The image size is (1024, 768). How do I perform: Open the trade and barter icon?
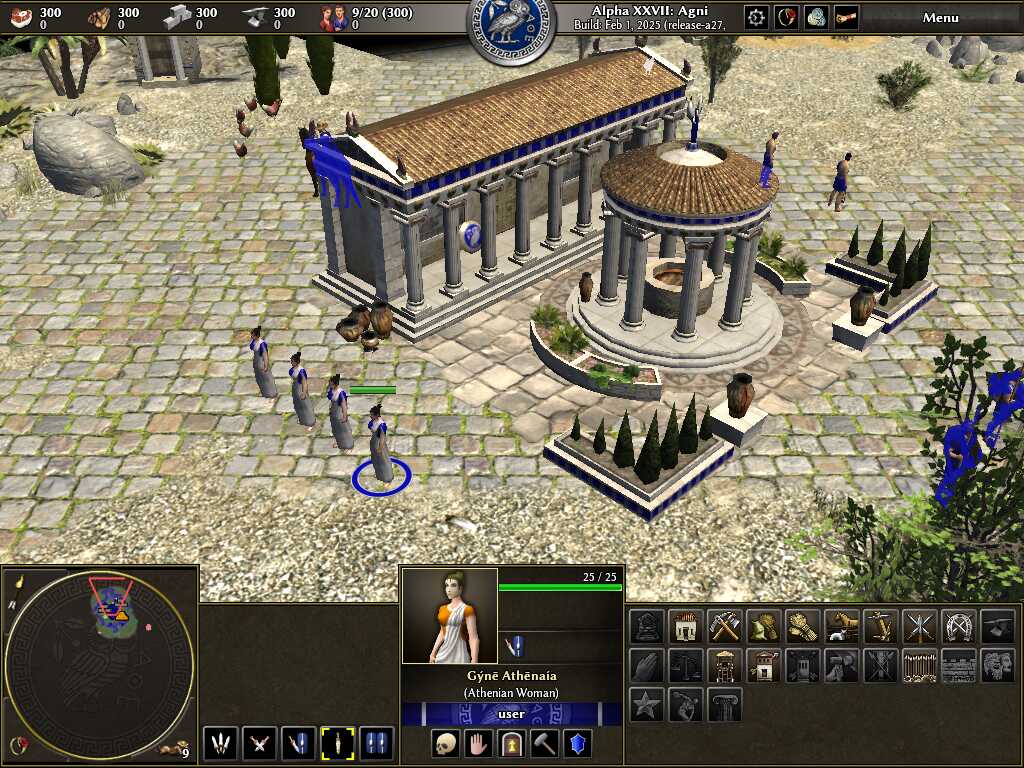pos(817,17)
